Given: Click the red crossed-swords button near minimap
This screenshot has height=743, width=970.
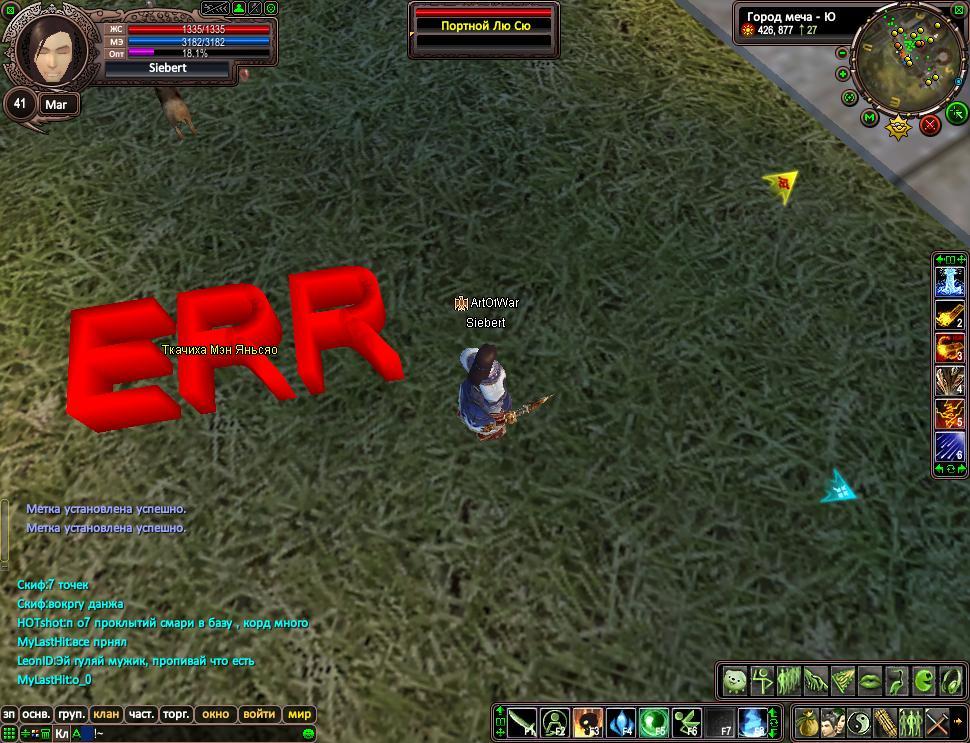Looking at the screenshot, I should tap(930, 124).
